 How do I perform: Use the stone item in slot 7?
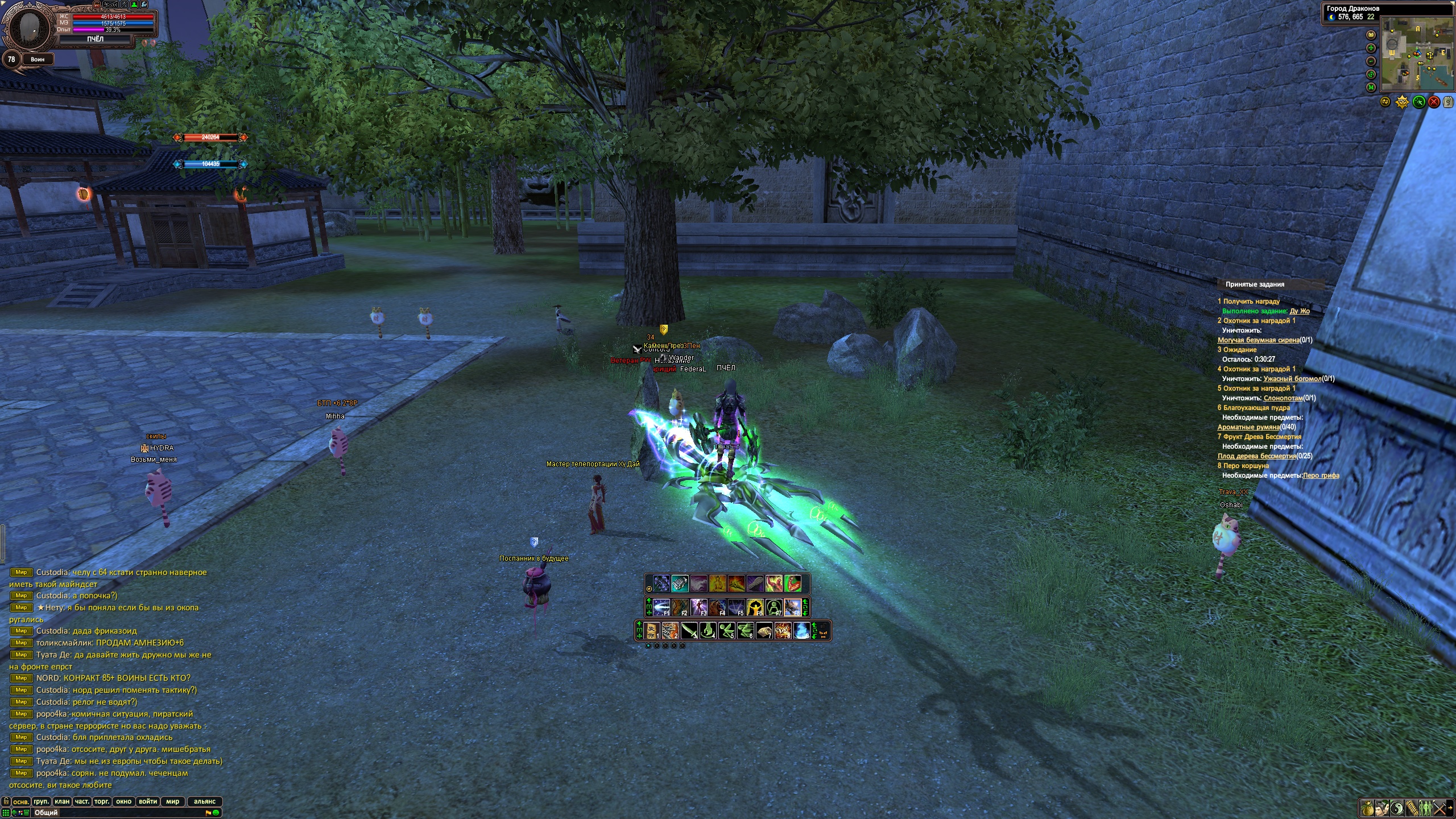pos(764,631)
